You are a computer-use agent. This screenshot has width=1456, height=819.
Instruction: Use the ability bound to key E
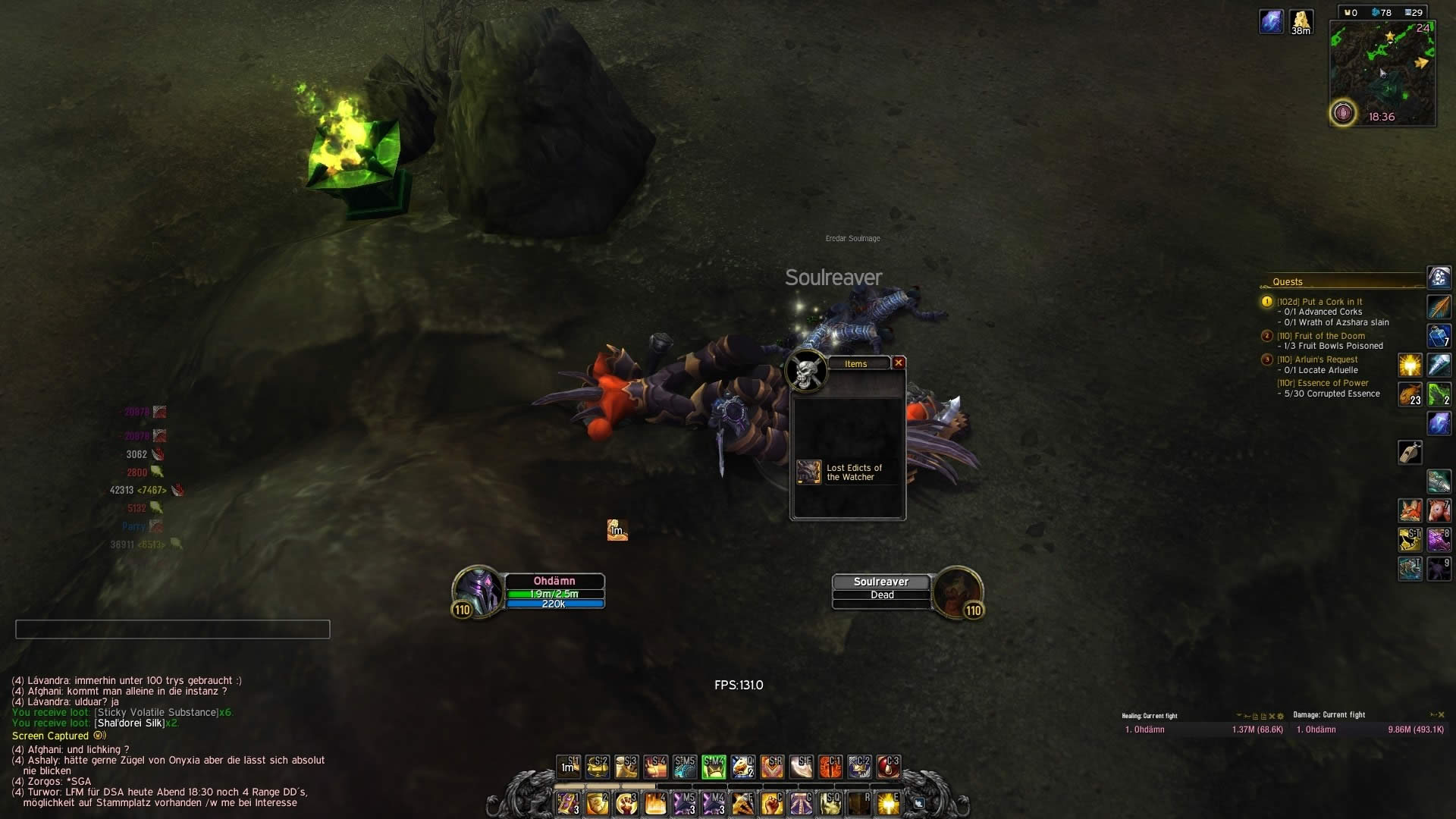(x=888, y=803)
